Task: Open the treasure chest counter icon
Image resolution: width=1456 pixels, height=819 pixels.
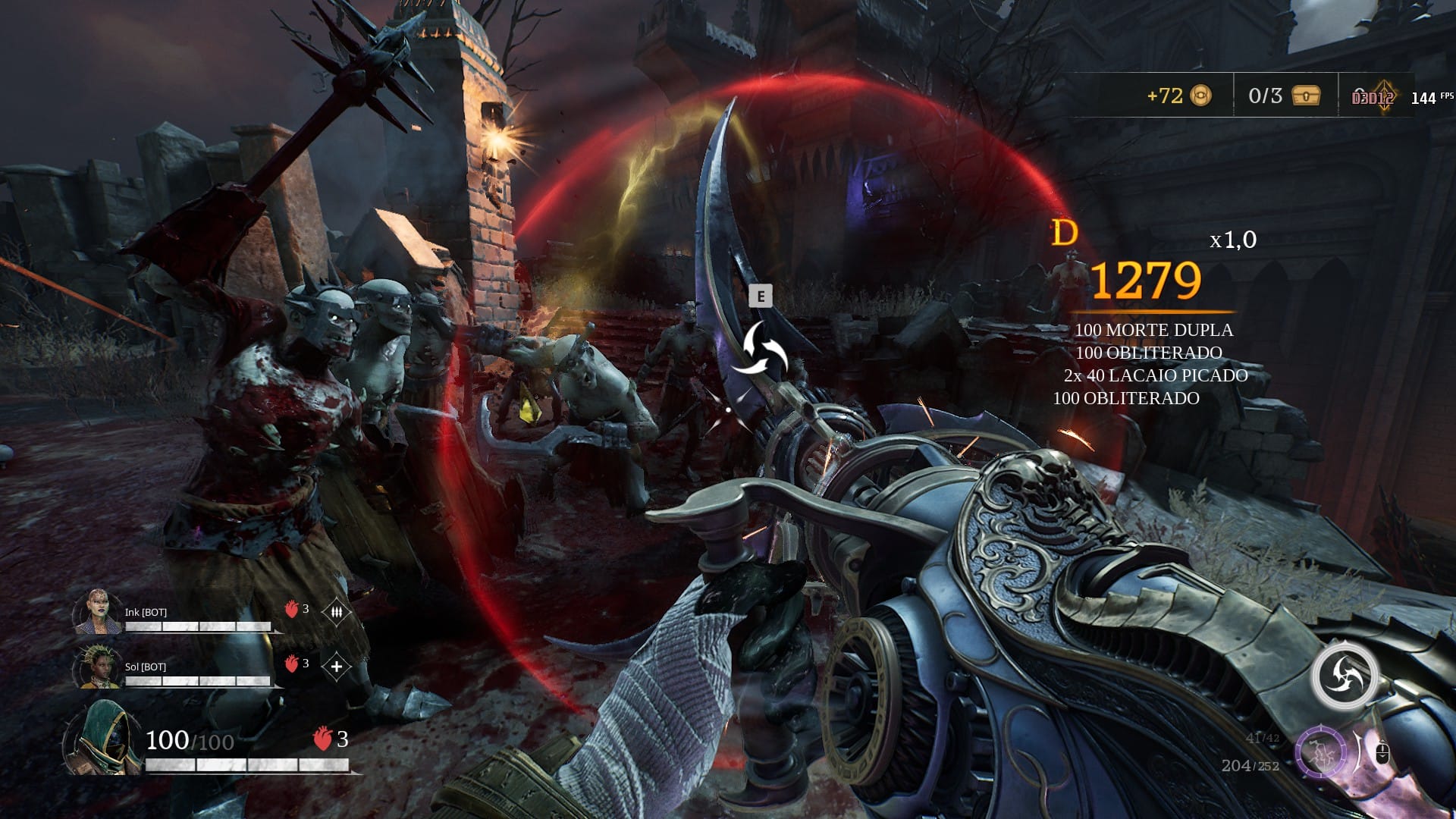Action: pyautogui.click(x=1306, y=96)
